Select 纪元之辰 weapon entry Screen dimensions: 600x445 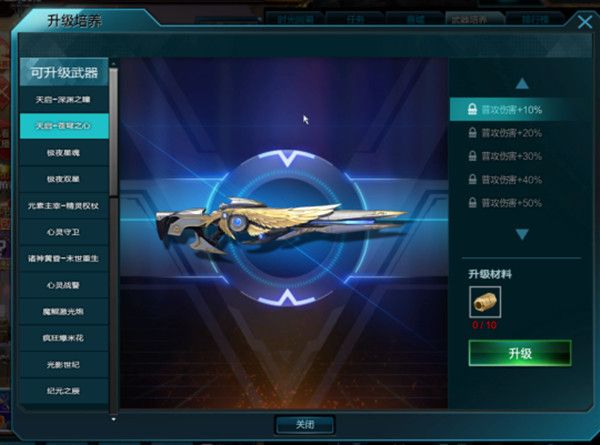pos(64,390)
